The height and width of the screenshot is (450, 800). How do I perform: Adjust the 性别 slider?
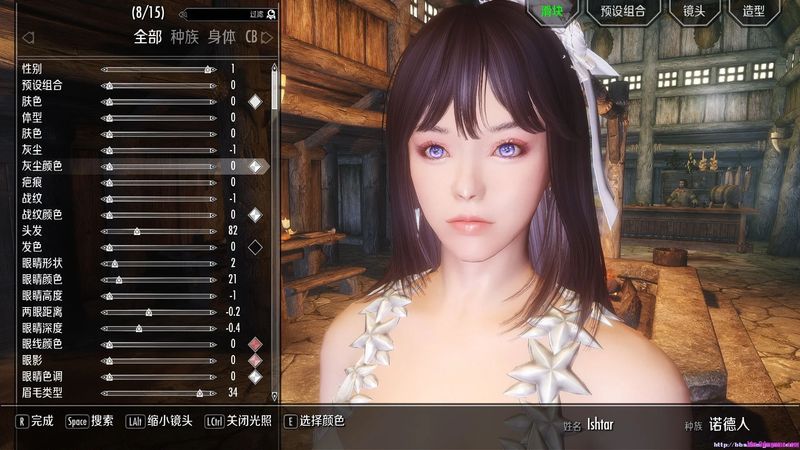(x=158, y=69)
